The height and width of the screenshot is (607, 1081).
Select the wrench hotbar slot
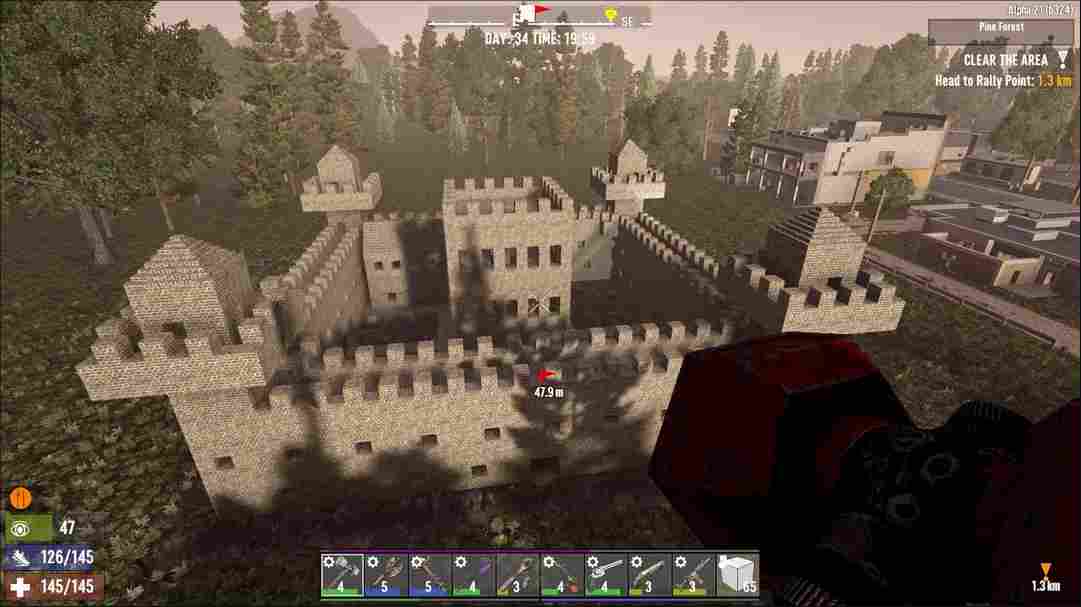point(606,574)
